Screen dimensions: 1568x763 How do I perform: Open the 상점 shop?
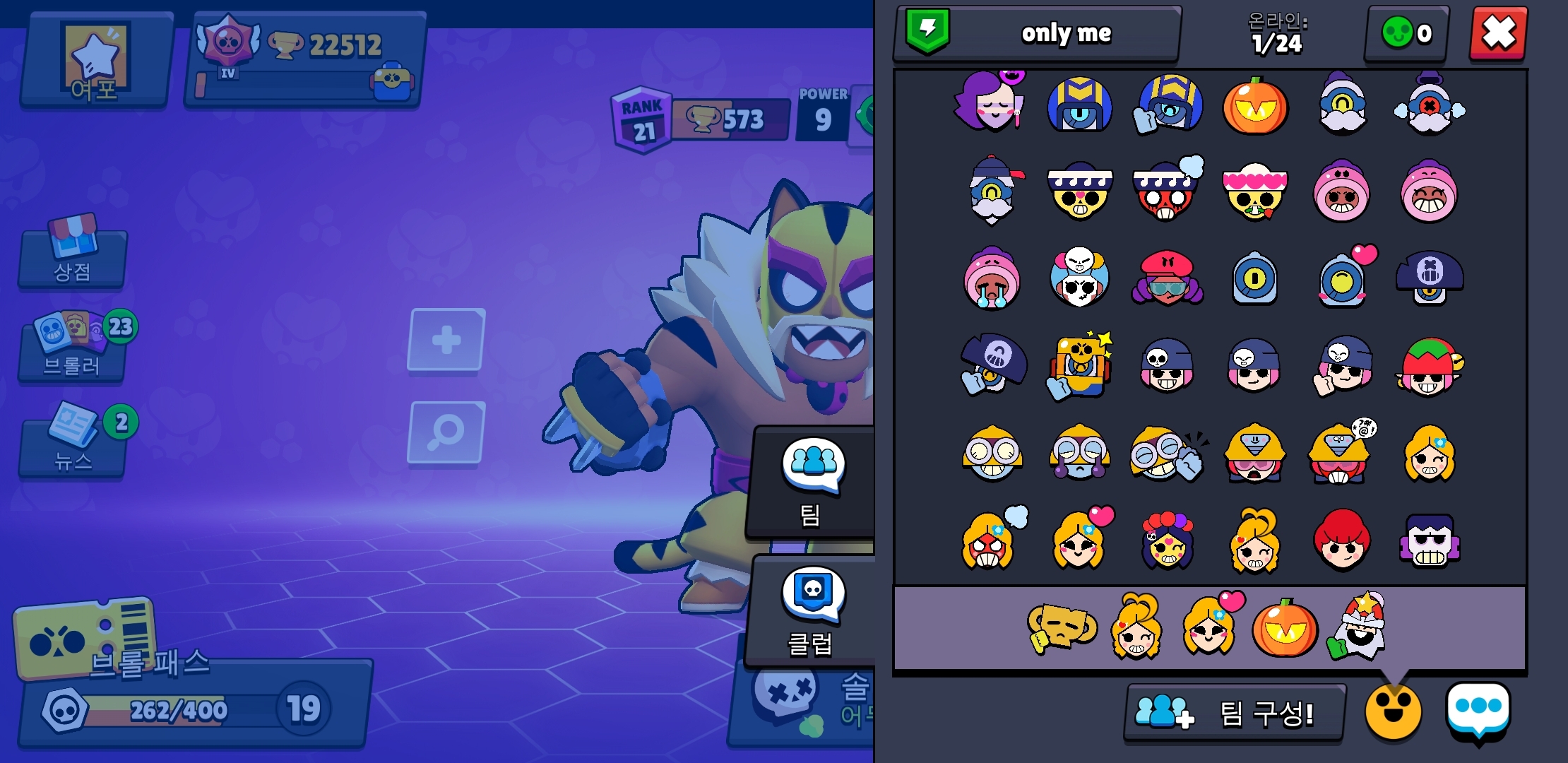tap(73, 256)
